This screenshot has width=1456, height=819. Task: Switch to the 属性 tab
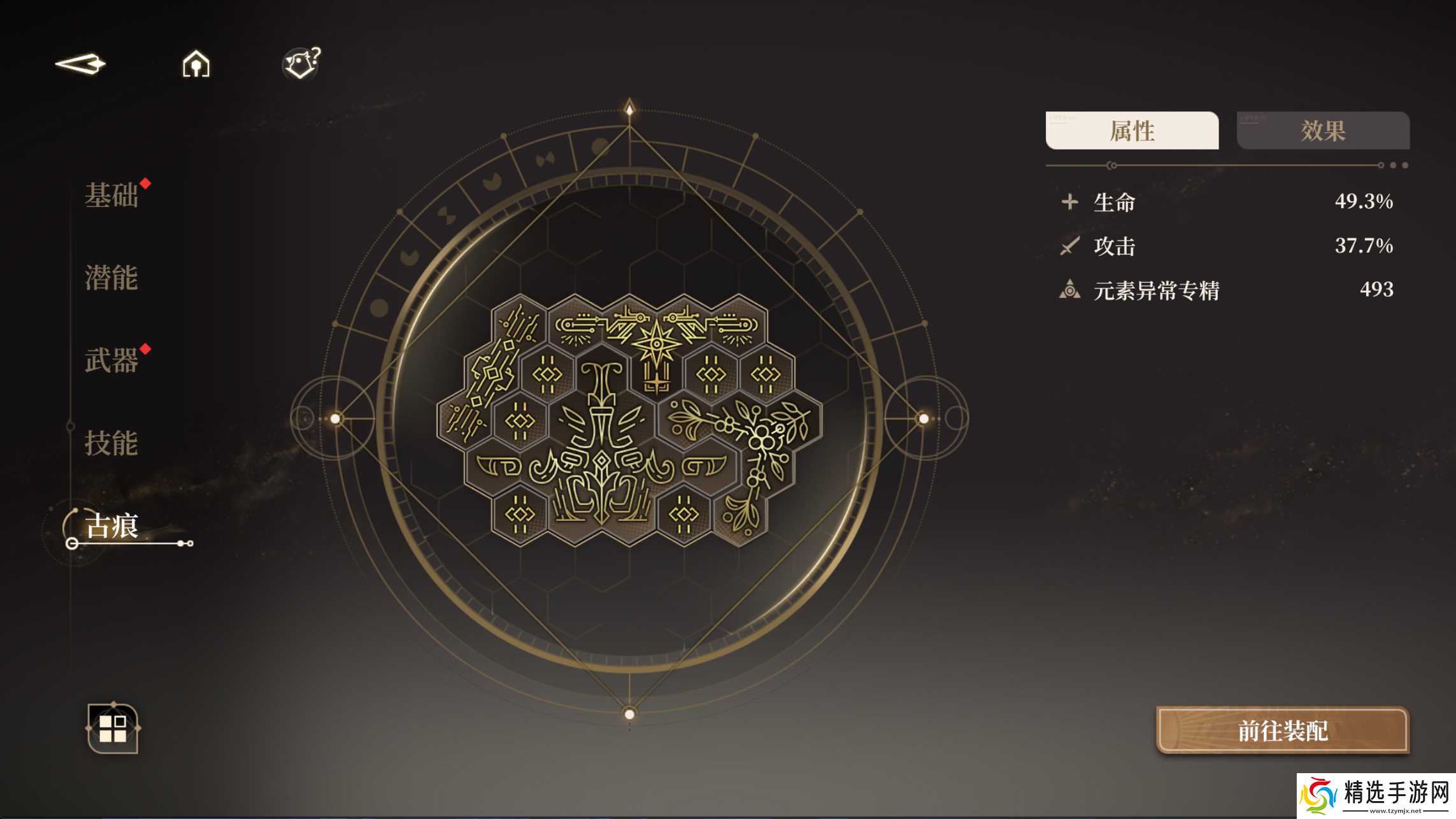[1132, 131]
